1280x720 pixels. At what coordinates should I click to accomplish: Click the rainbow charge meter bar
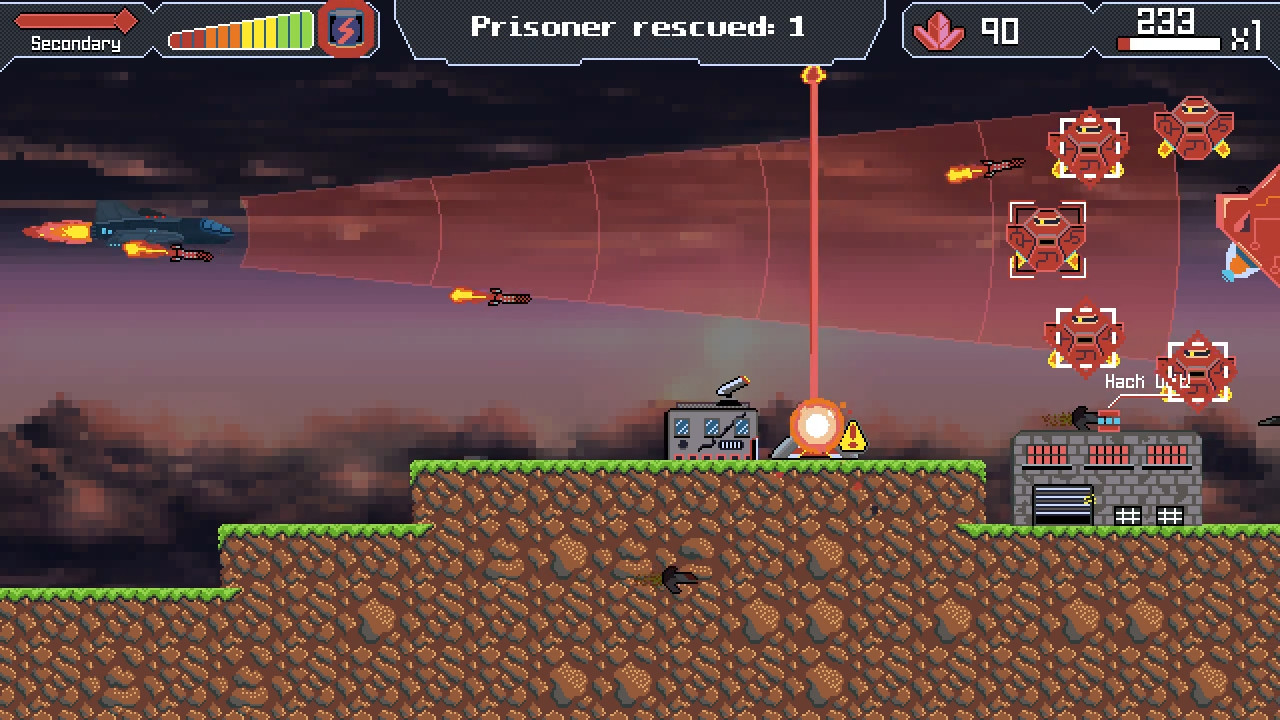240,30
